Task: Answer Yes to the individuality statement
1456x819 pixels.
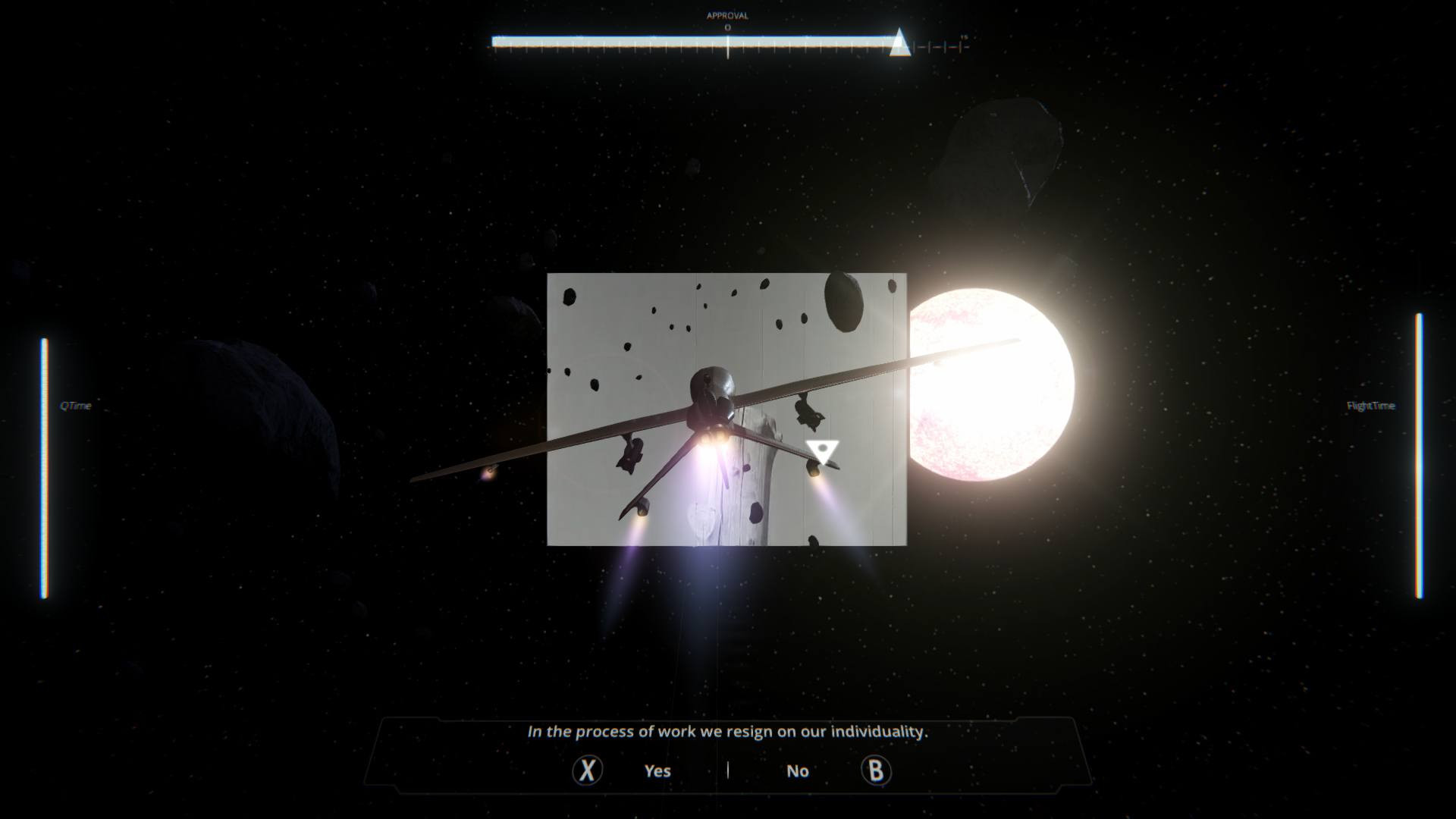Action: pyautogui.click(x=657, y=771)
